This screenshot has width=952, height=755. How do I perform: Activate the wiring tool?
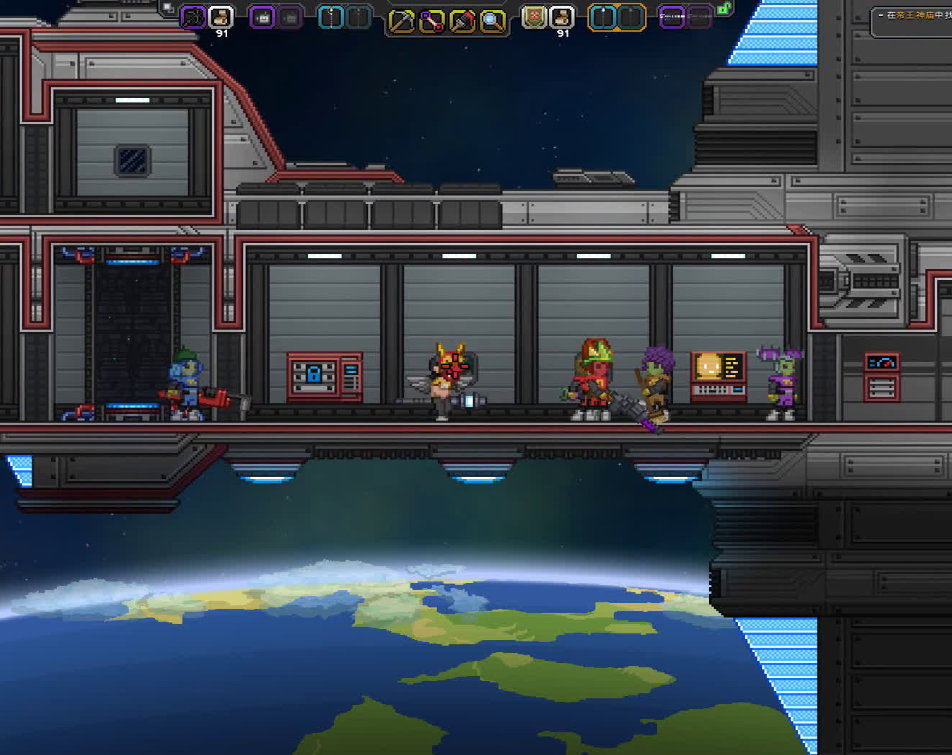pyautogui.click(x=432, y=20)
